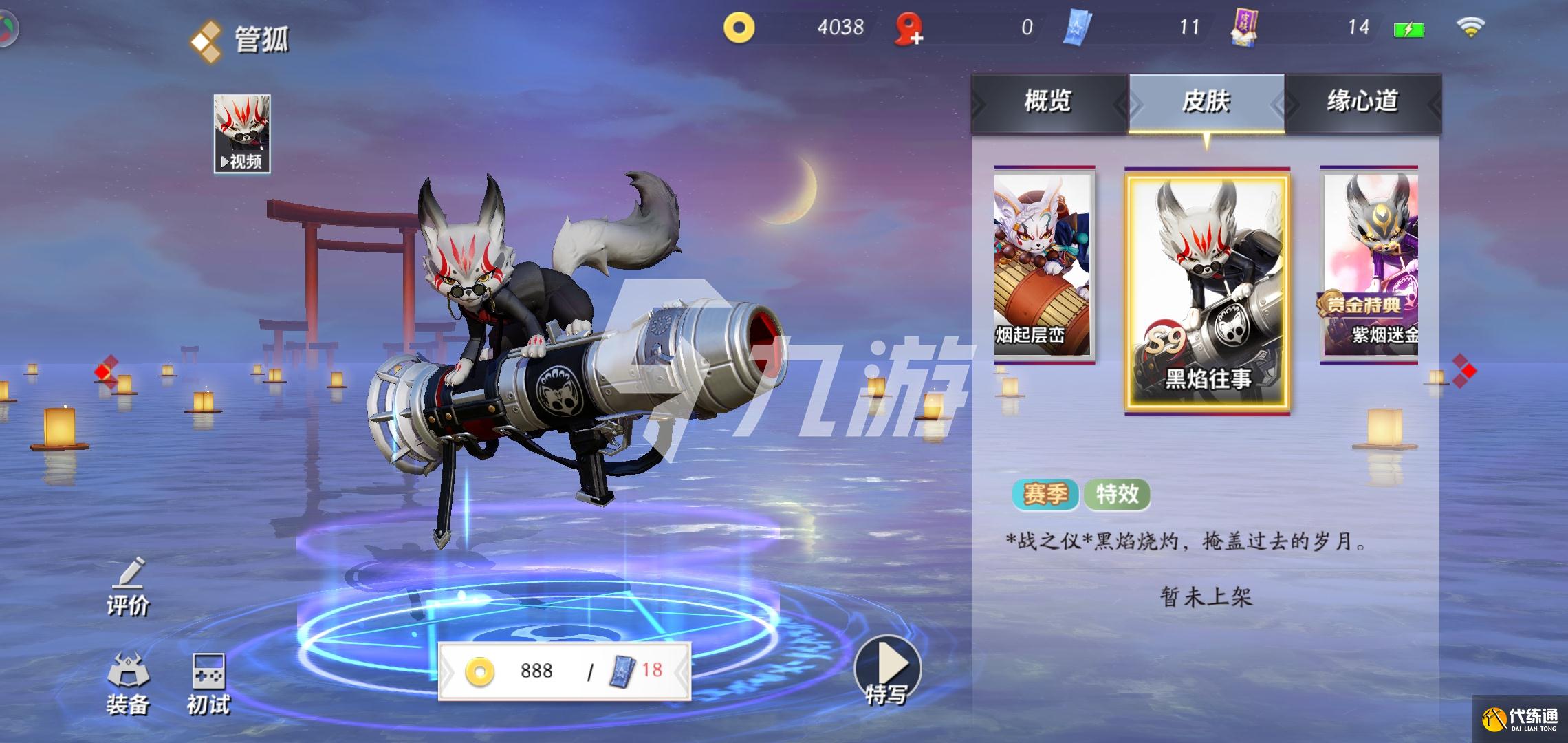Image resolution: width=1568 pixels, height=743 pixels.
Task: Activate the 特写 close-up view
Action: coord(887,671)
